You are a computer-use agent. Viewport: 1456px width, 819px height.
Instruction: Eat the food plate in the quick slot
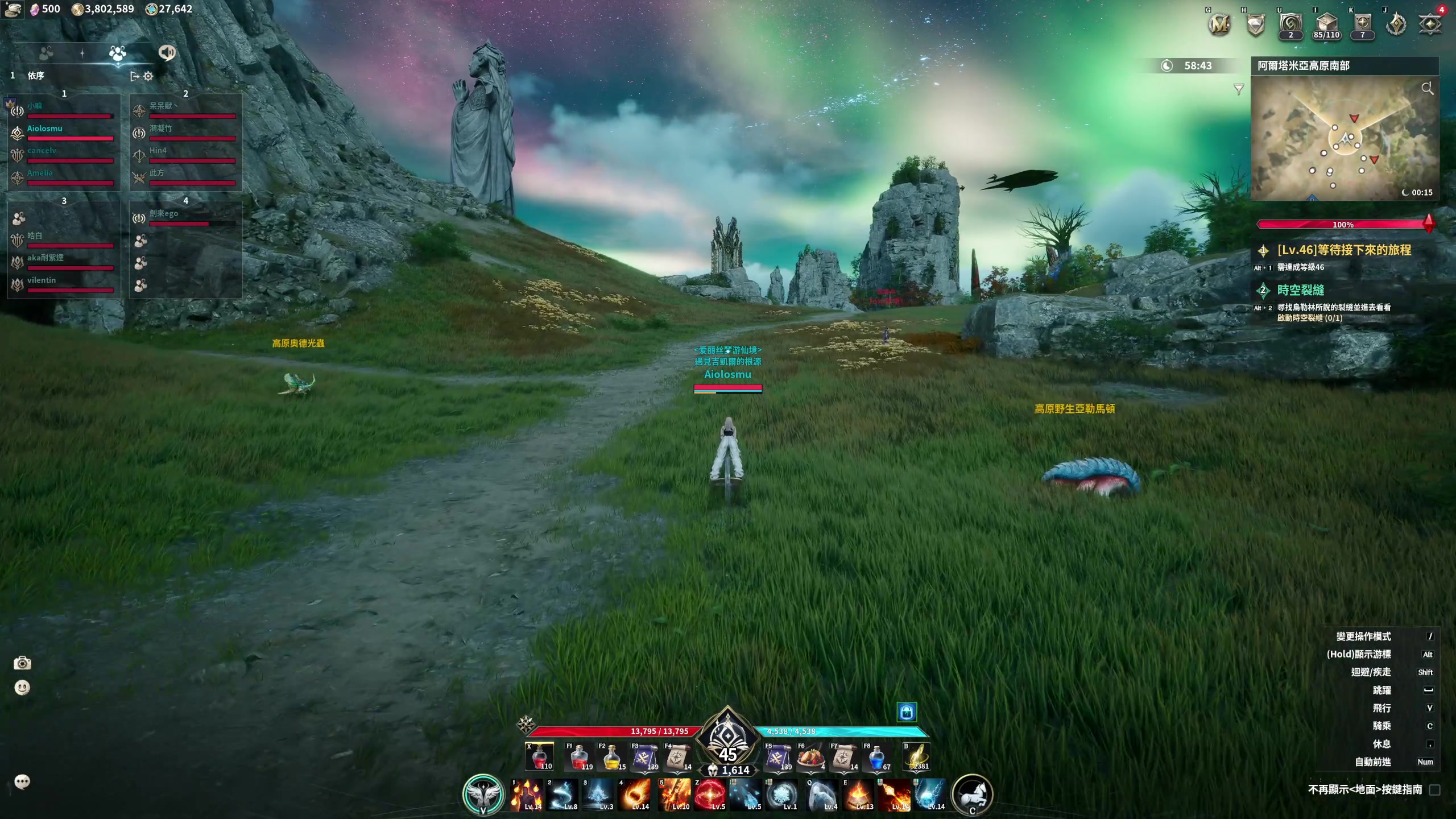click(811, 758)
